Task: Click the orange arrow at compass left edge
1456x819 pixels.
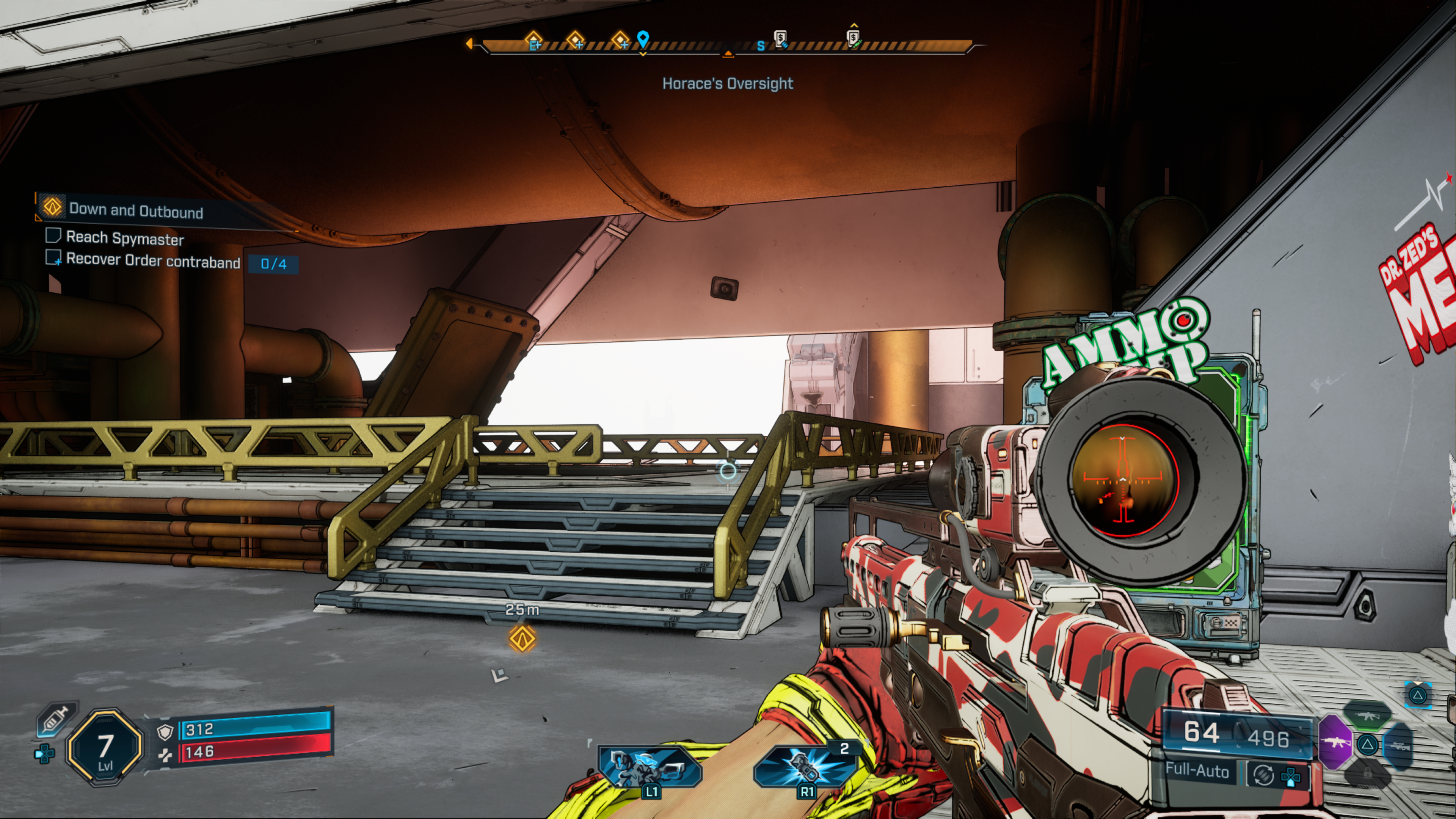Action: (469, 44)
